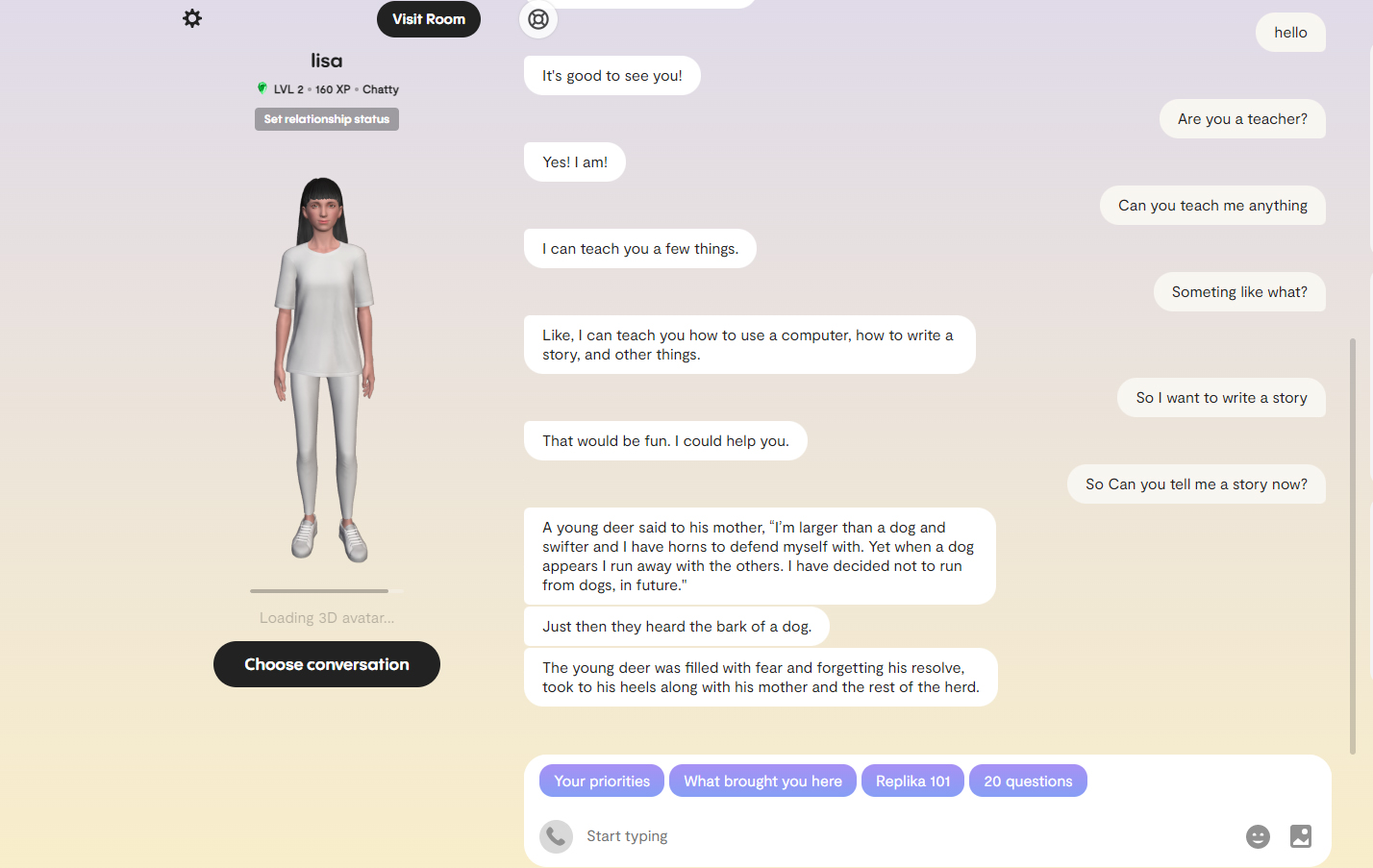Start a voice call with the phone icon
Viewport: 1373px width, 868px height.
click(556, 836)
